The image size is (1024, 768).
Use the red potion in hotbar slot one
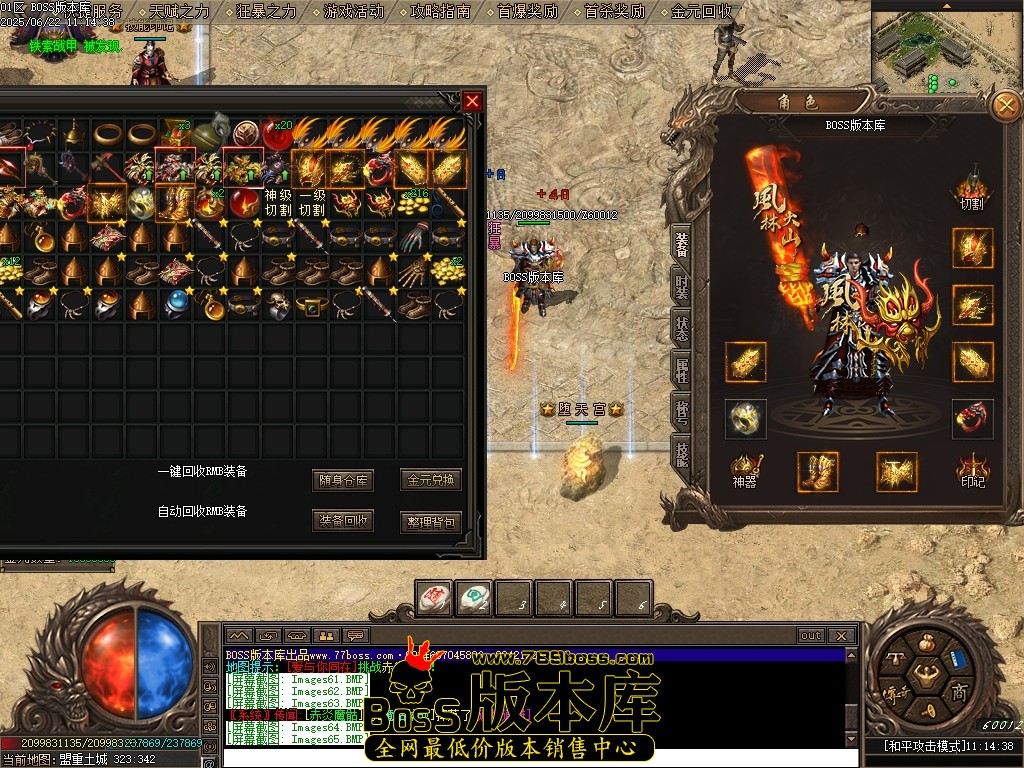coord(433,598)
